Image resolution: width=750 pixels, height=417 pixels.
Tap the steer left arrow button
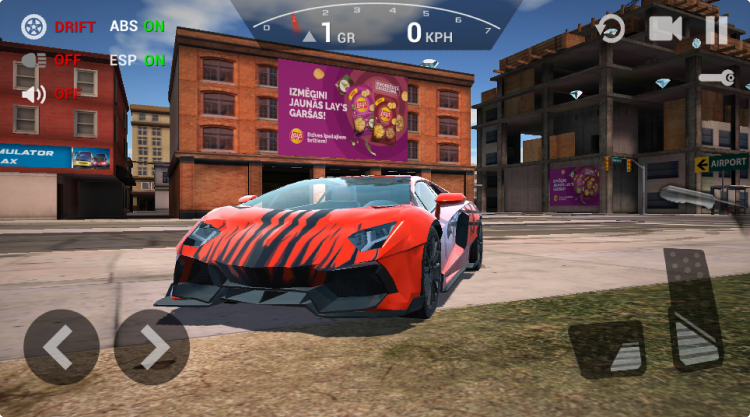pos(61,347)
